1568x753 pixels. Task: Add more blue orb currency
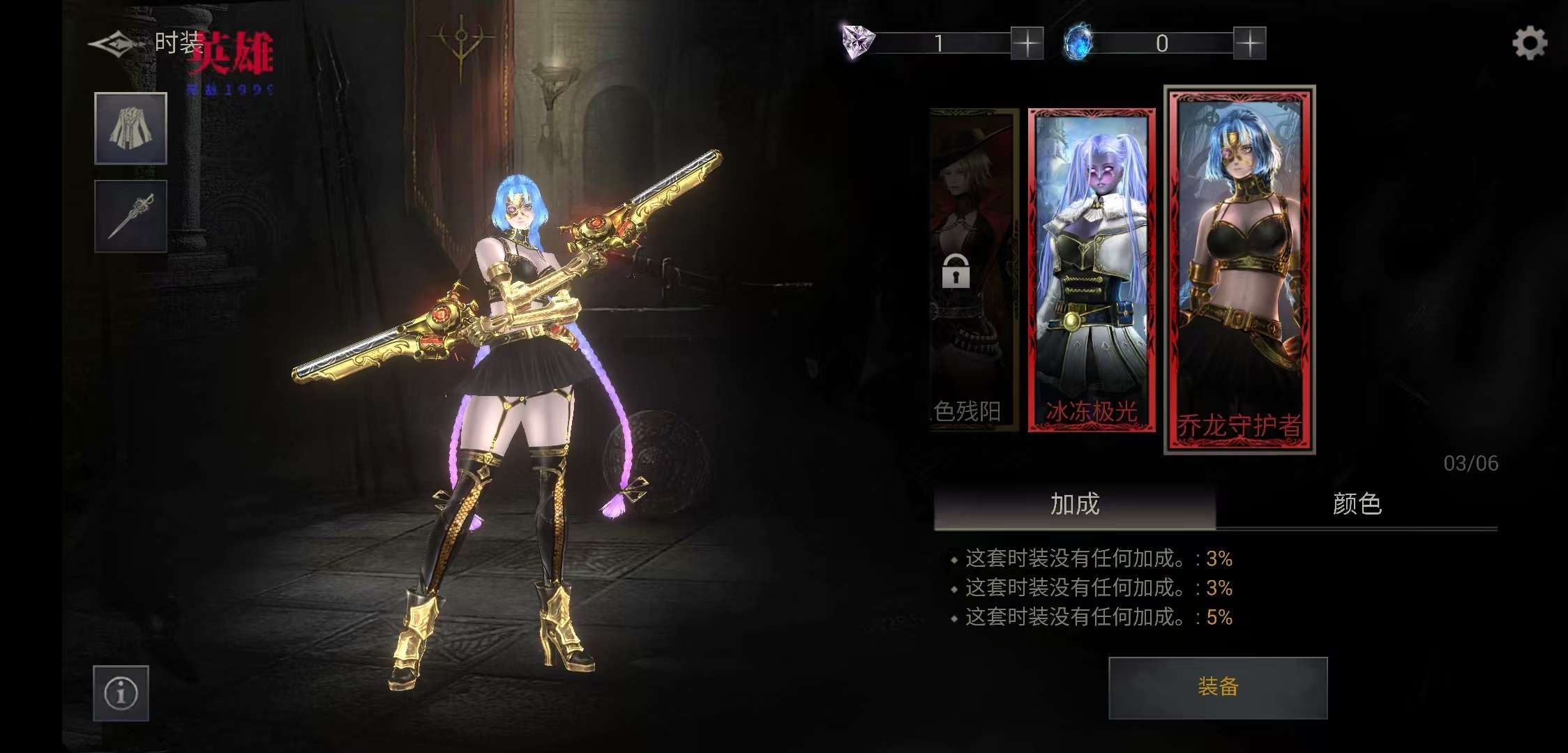tap(1249, 43)
